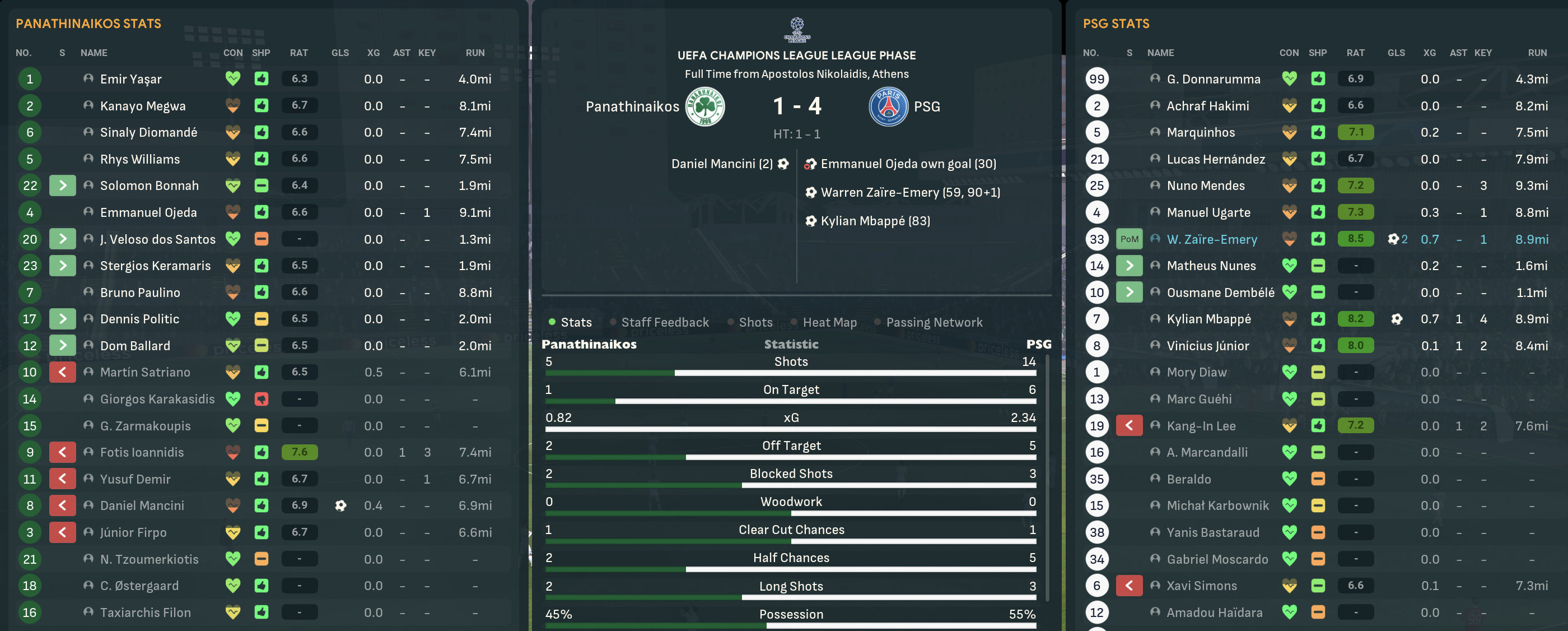Open Emir Yaşar's player profile
Viewport: 1568px width, 631px height.
coord(130,79)
